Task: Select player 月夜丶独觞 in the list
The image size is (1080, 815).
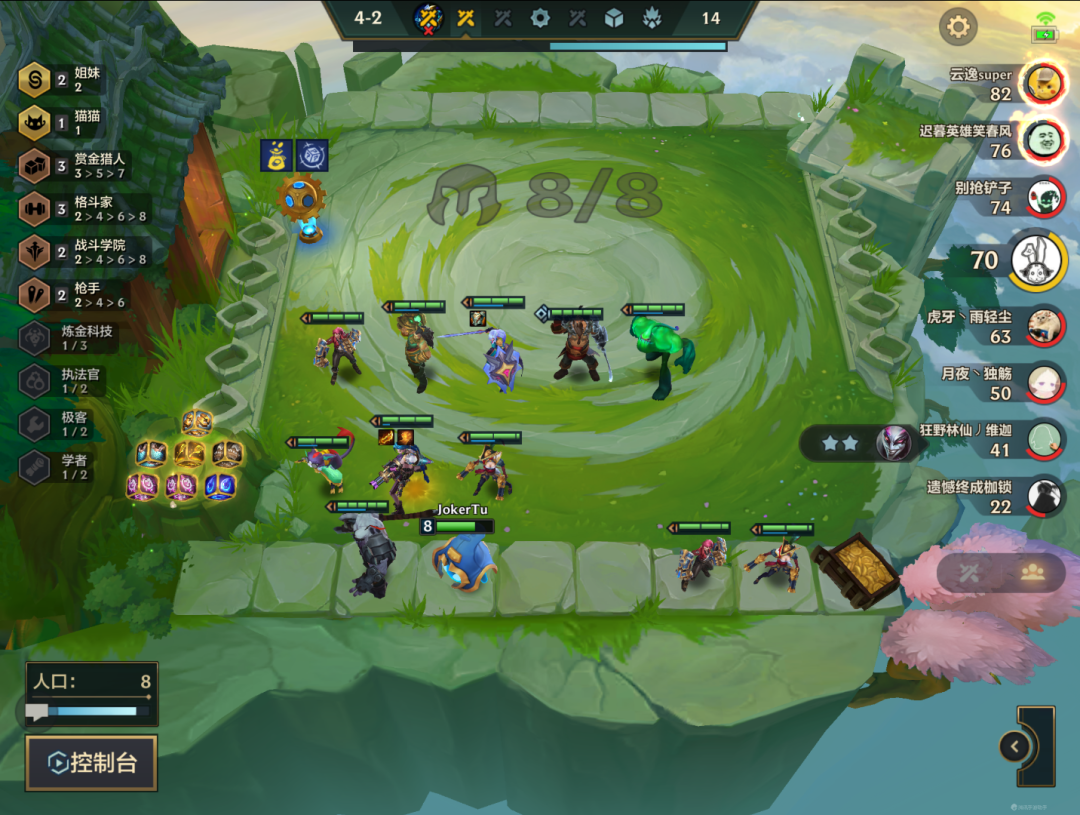Action: click(x=1045, y=383)
